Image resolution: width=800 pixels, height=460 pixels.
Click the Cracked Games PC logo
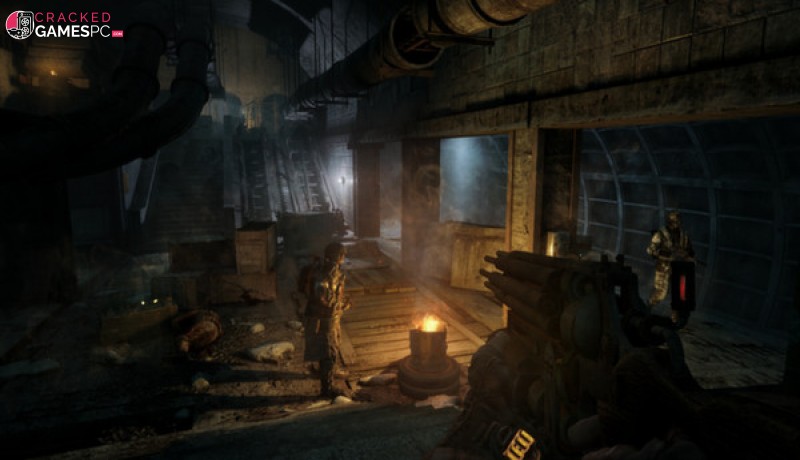(63, 24)
